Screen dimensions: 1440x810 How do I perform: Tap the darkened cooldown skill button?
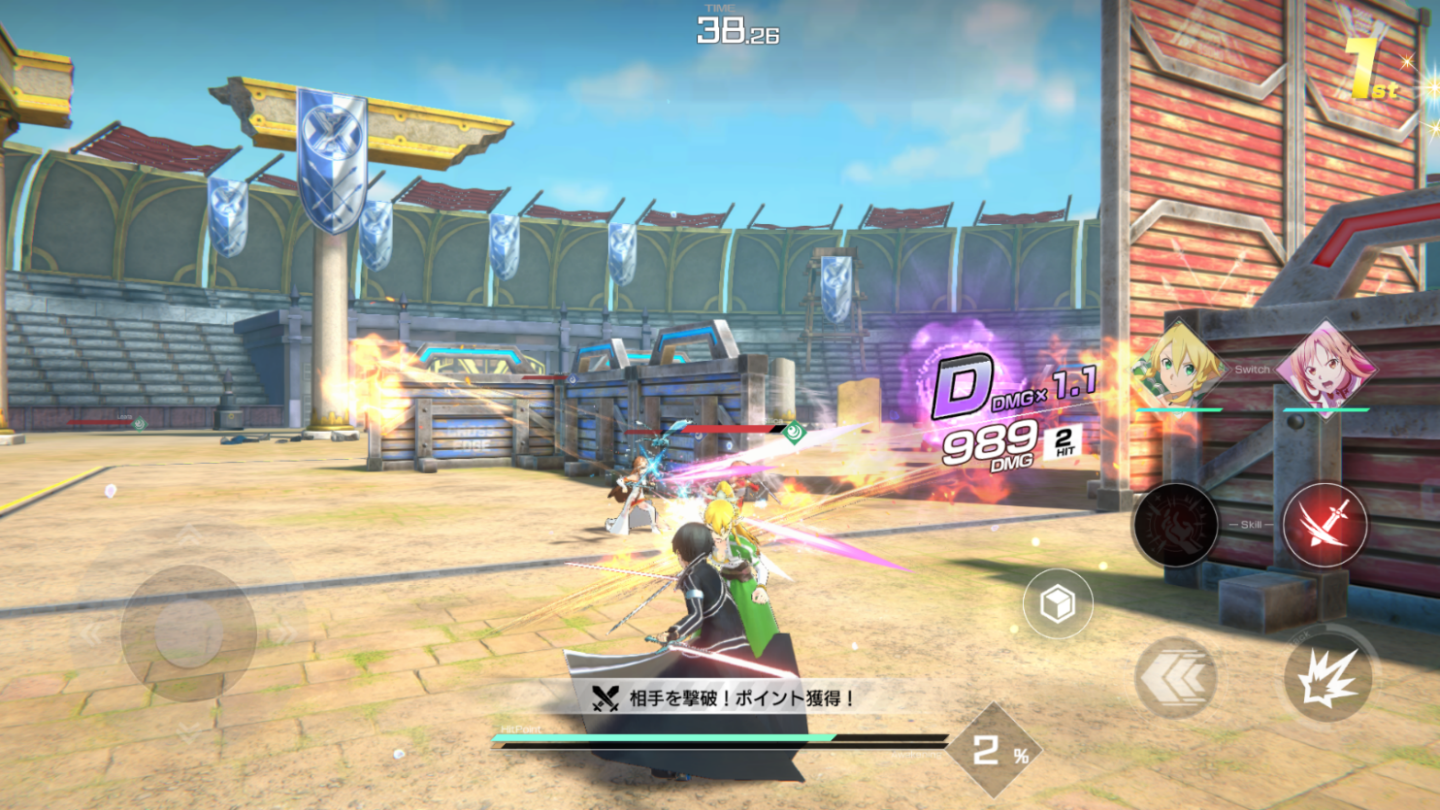(1175, 524)
